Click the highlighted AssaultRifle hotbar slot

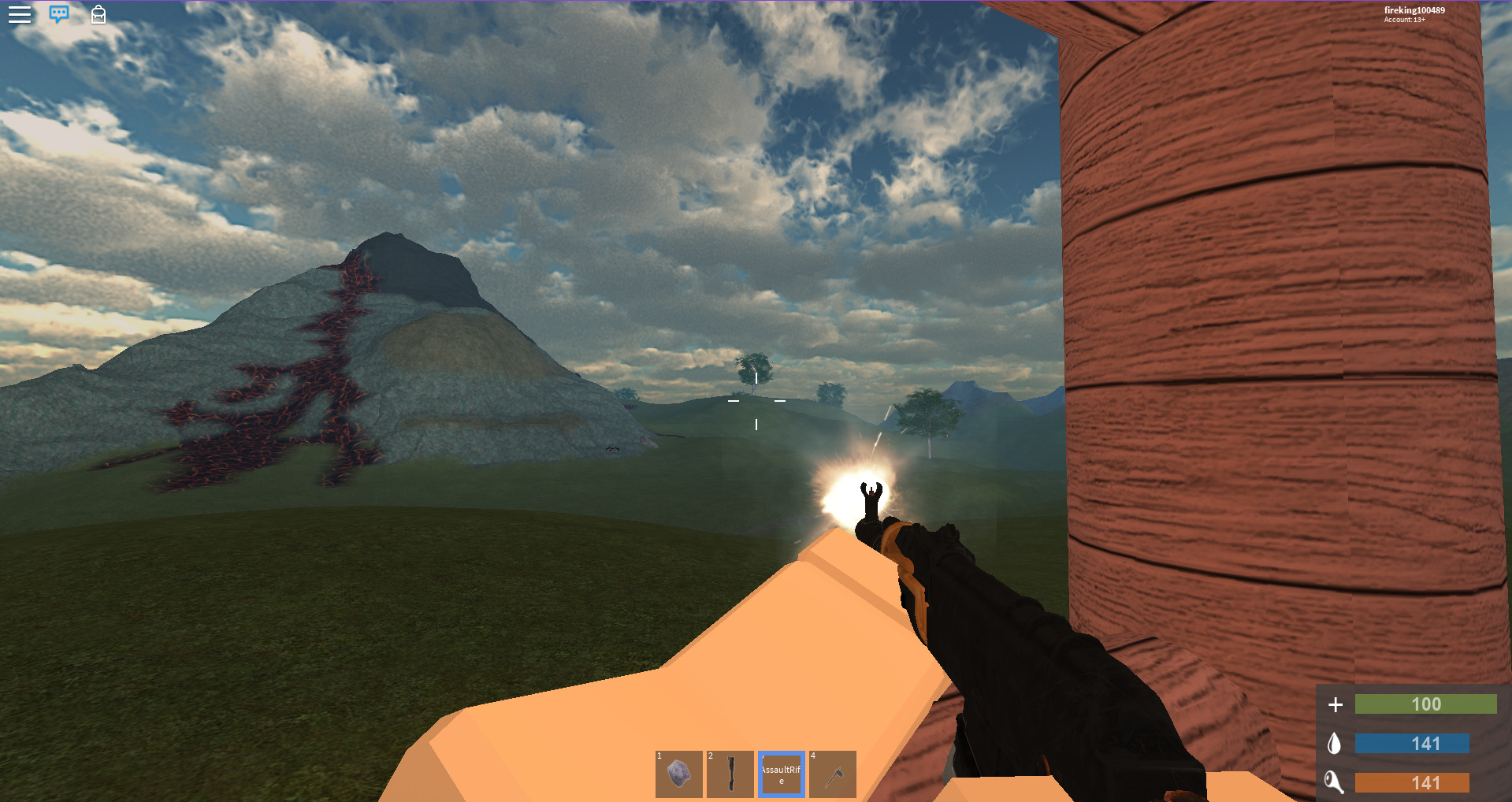click(782, 774)
